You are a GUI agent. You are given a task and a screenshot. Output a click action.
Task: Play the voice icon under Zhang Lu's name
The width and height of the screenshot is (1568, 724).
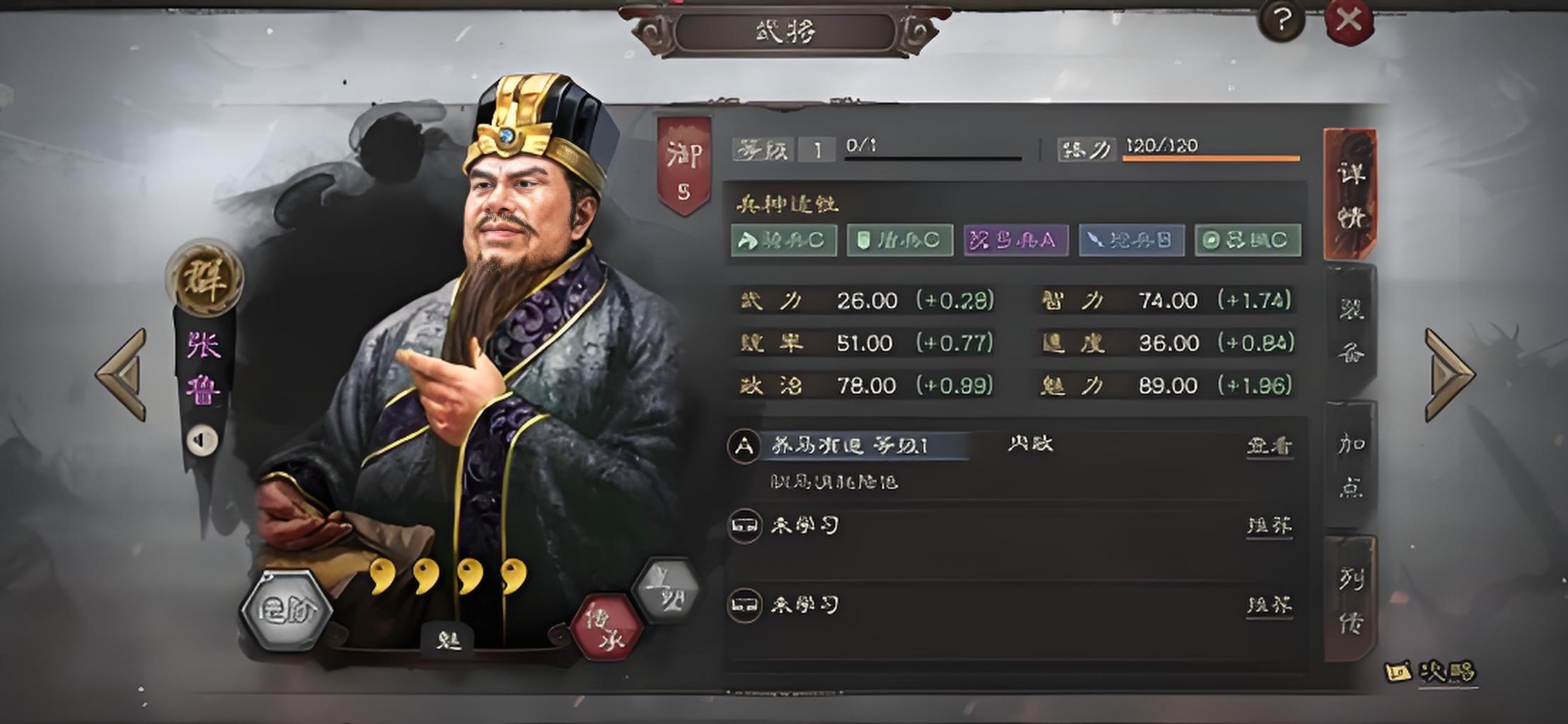(202, 440)
